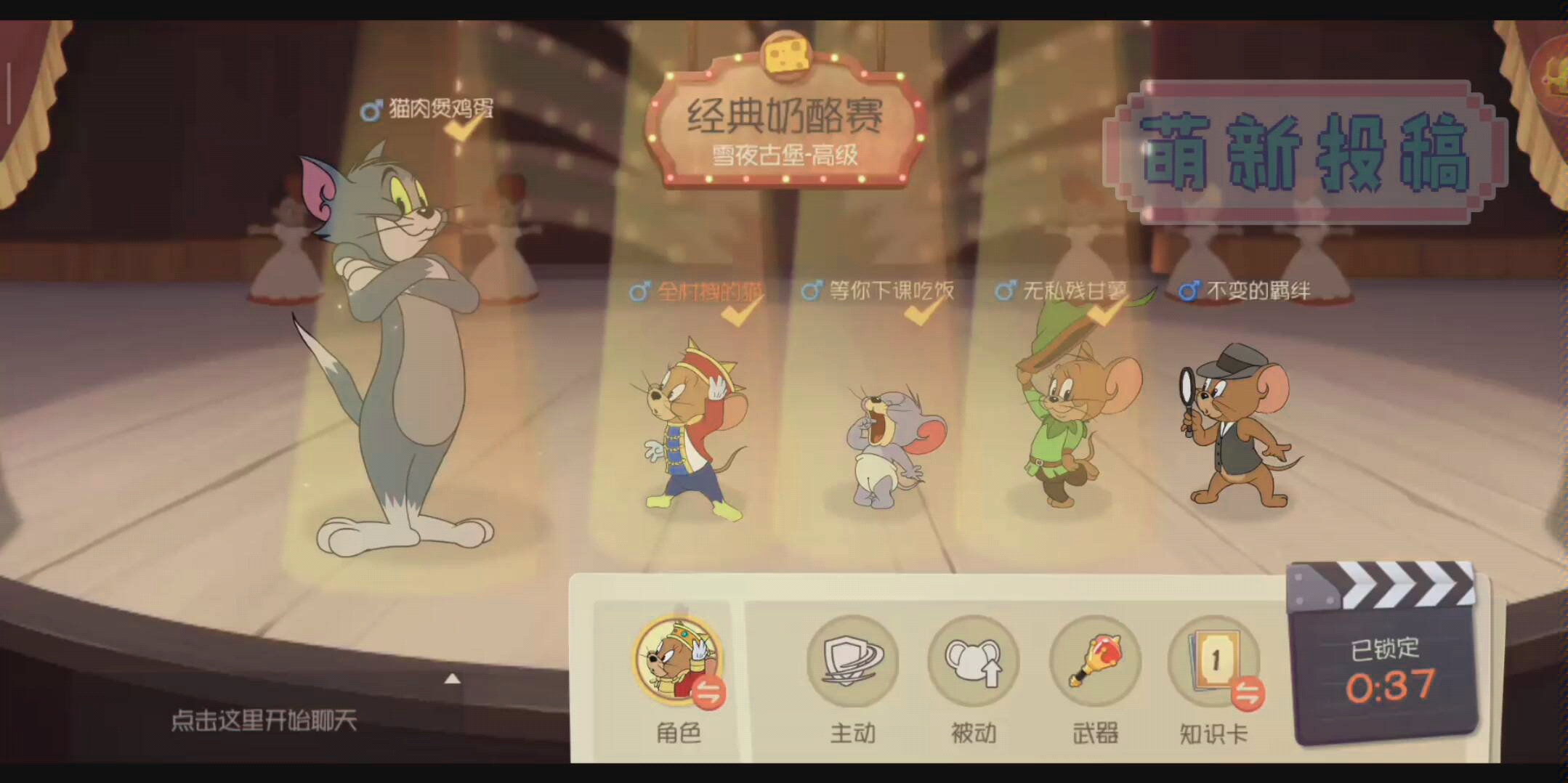Open the 被动 passive skill icon
Viewport: 1568px width, 783px height.
pyautogui.click(x=974, y=663)
